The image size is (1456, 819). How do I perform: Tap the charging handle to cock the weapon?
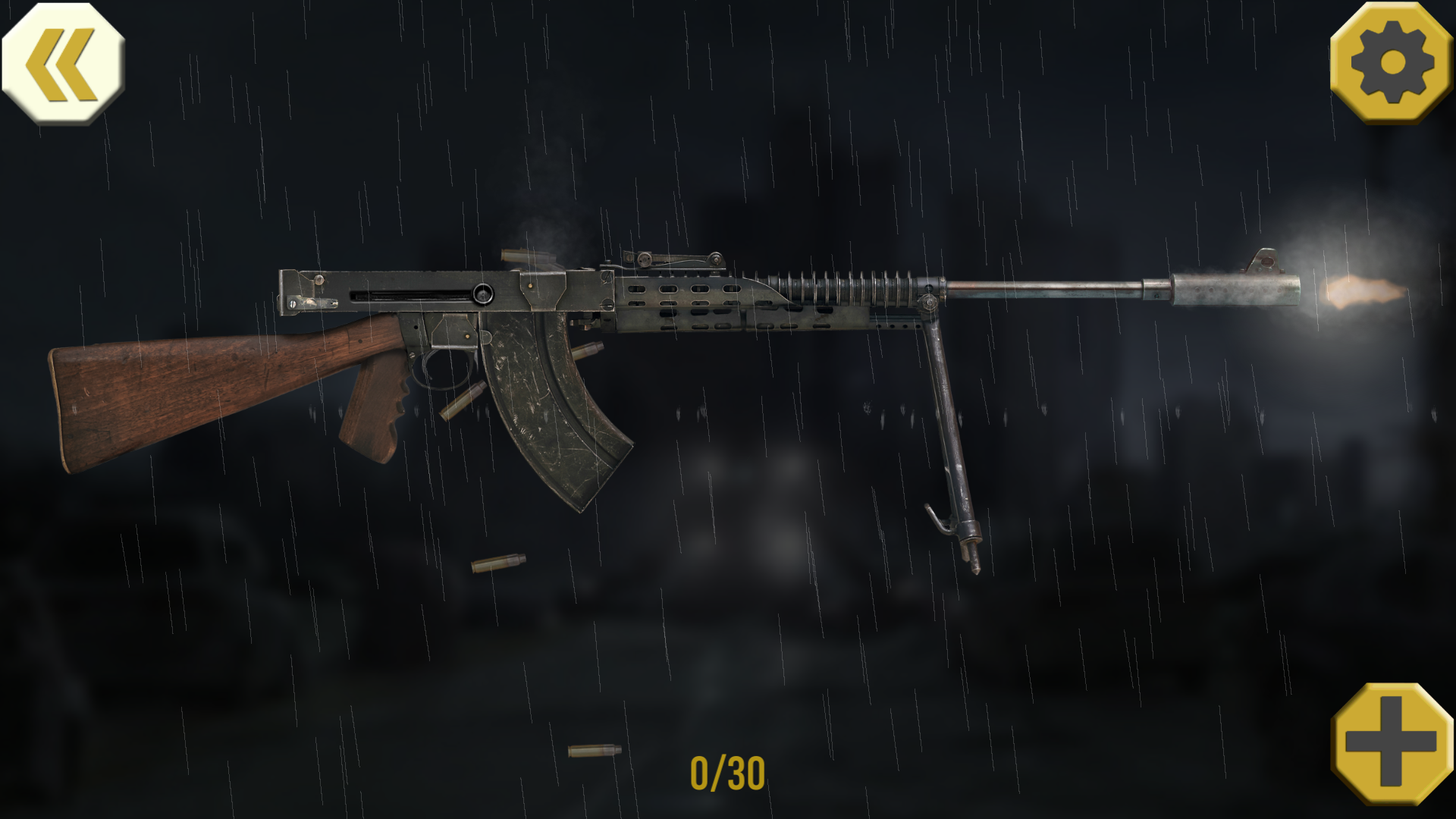coord(483,292)
